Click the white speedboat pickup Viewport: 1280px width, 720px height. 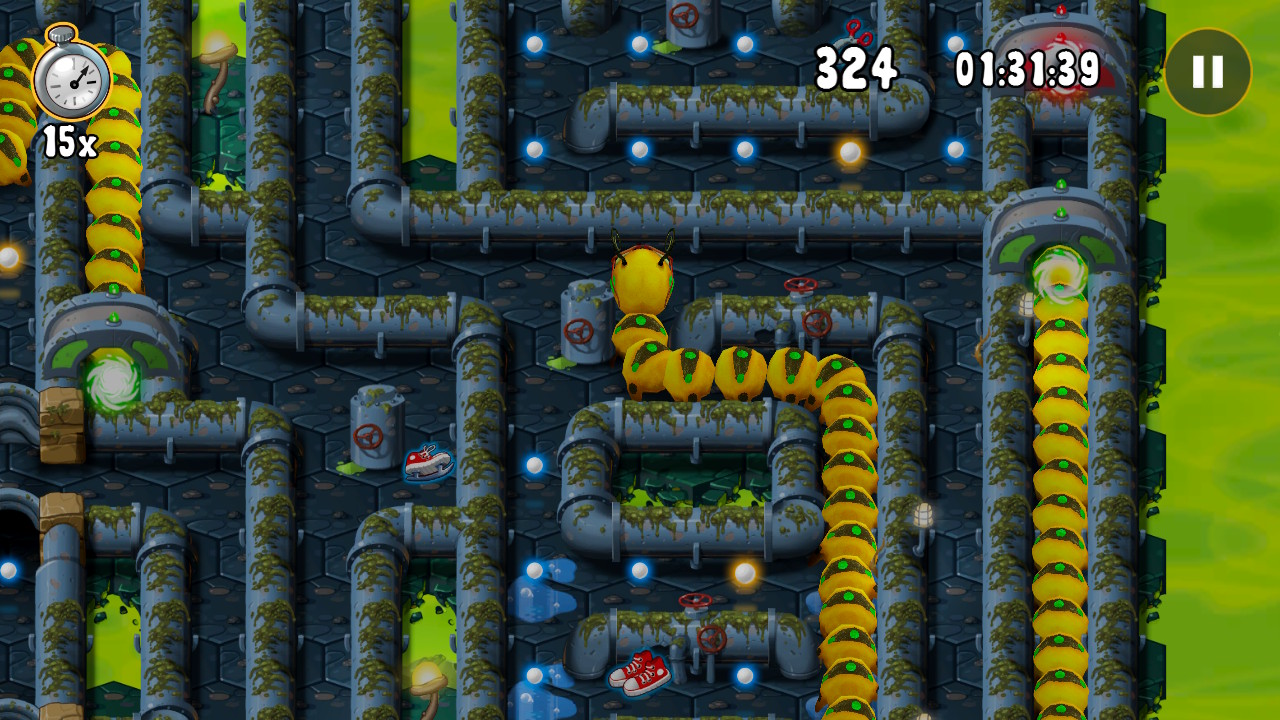428,460
